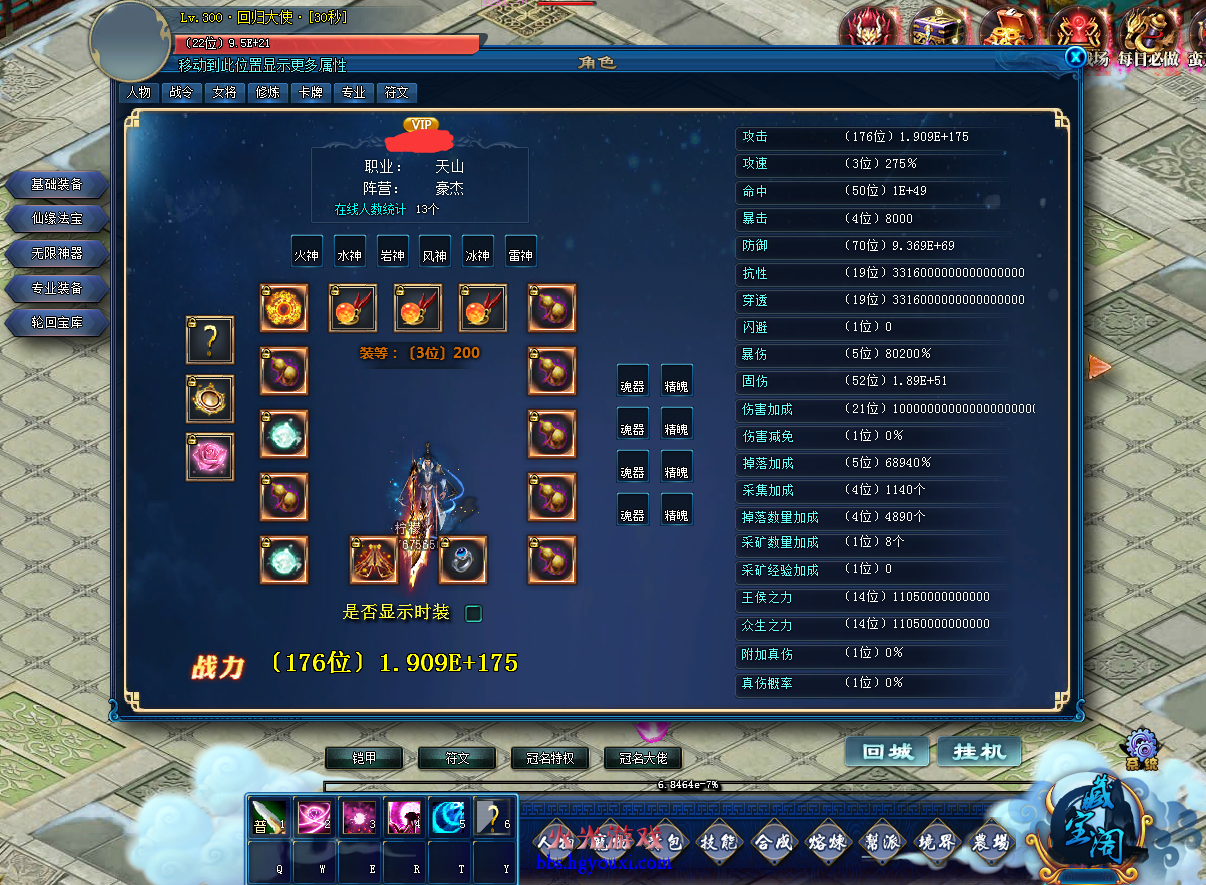Select the silver ring equipment slot

pyautogui.click(x=463, y=560)
